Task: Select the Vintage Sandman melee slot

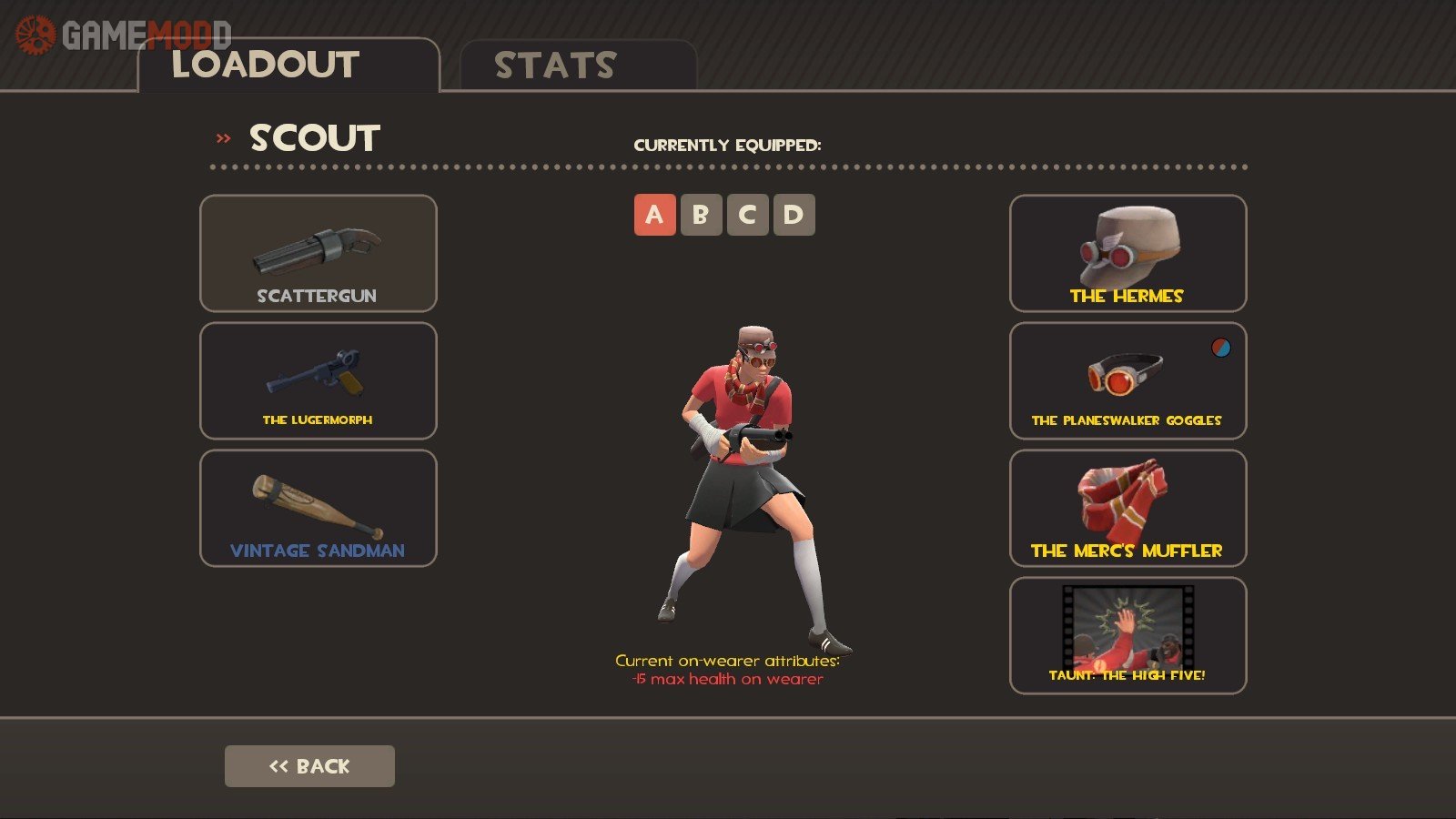Action: click(x=318, y=509)
